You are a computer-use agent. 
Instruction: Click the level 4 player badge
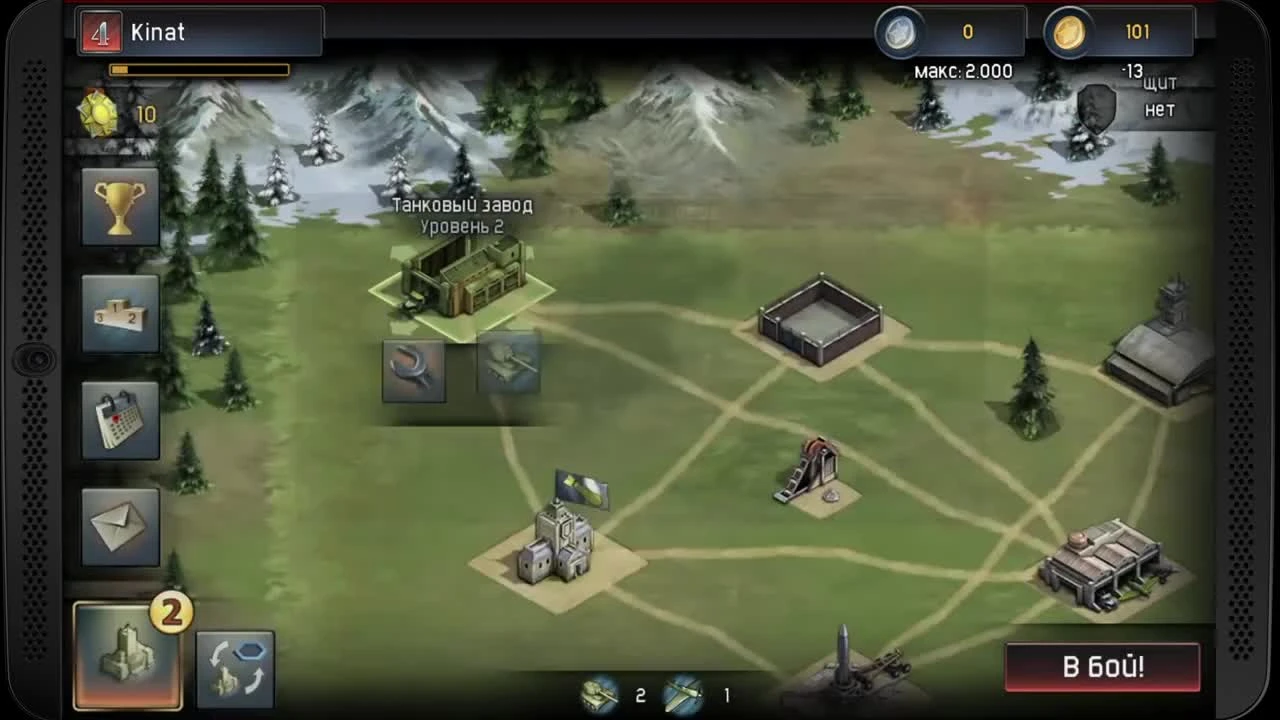pyautogui.click(x=101, y=31)
